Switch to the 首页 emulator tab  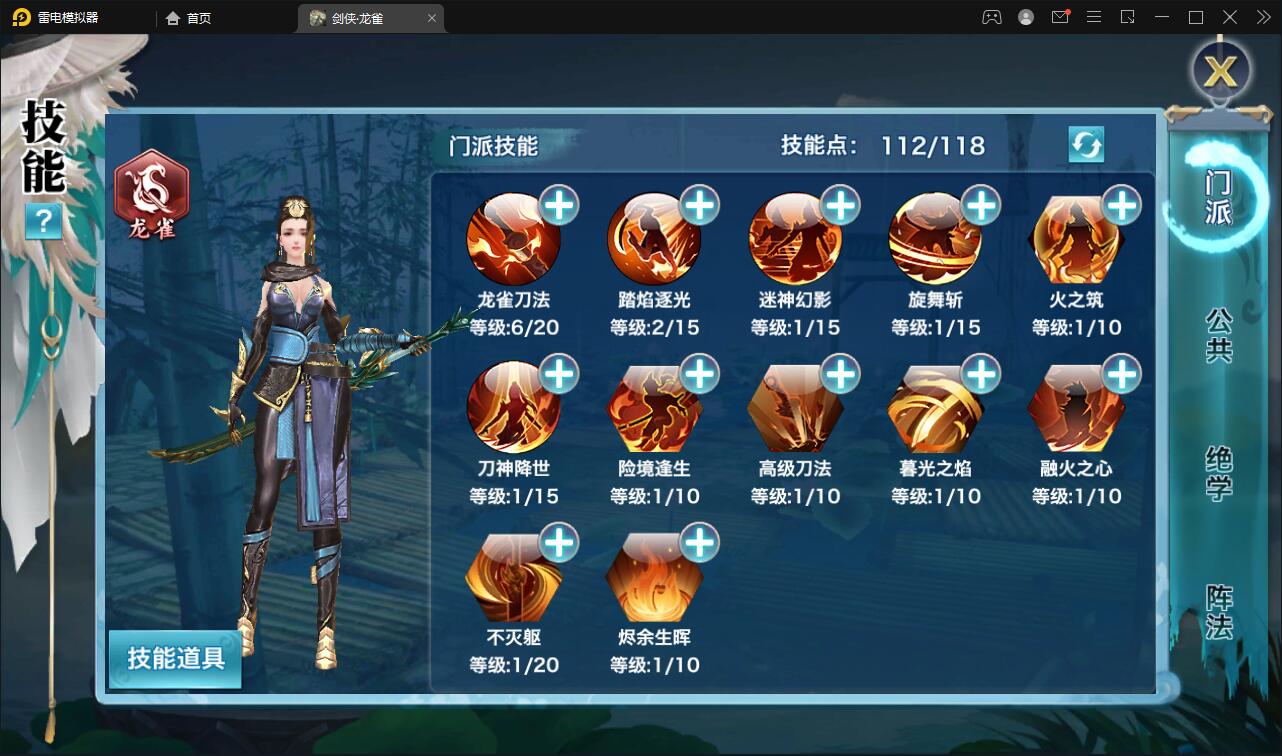tap(190, 17)
